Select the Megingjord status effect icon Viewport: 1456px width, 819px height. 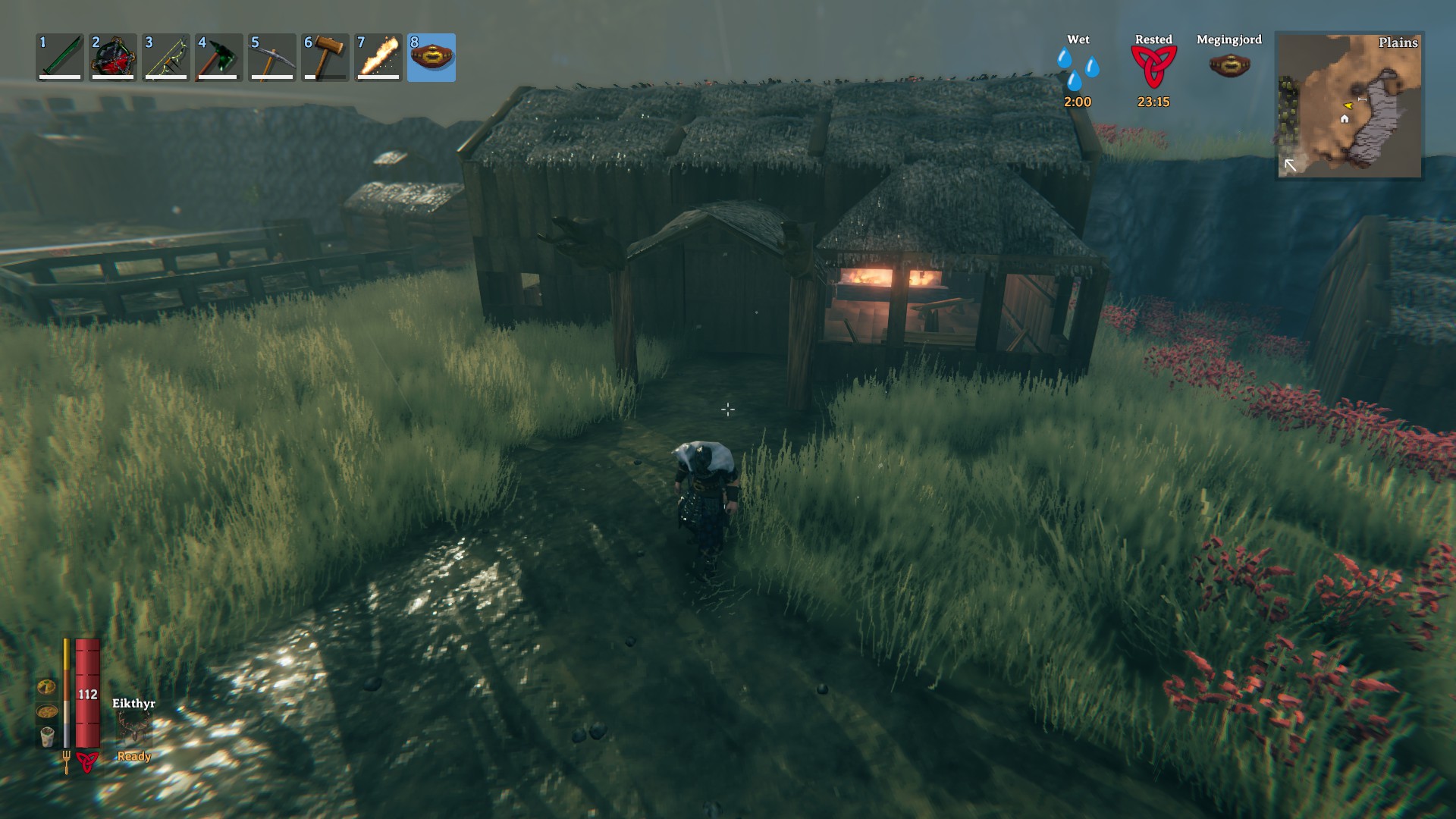pyautogui.click(x=1229, y=64)
